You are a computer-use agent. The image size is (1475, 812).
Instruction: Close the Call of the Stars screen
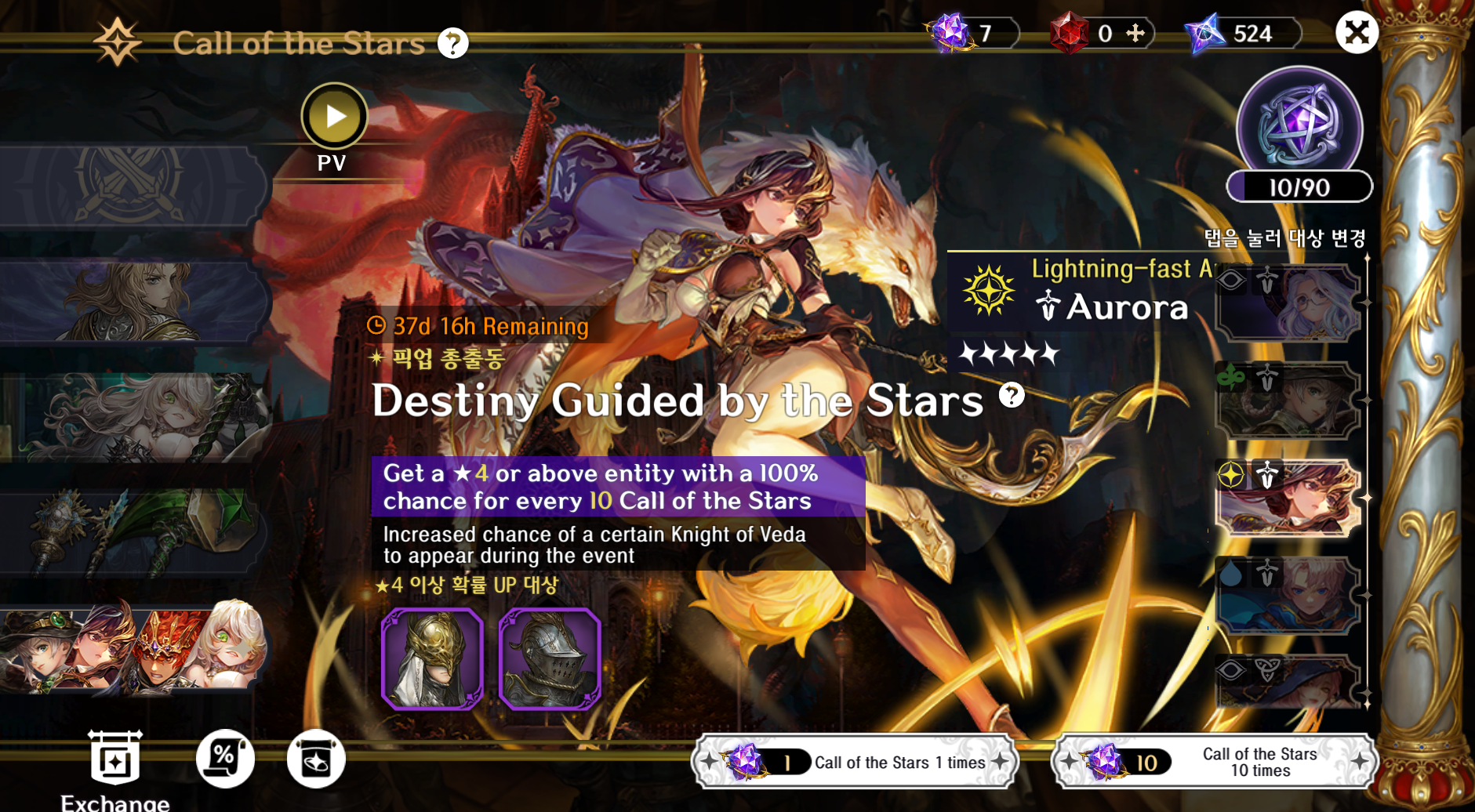tap(1356, 33)
